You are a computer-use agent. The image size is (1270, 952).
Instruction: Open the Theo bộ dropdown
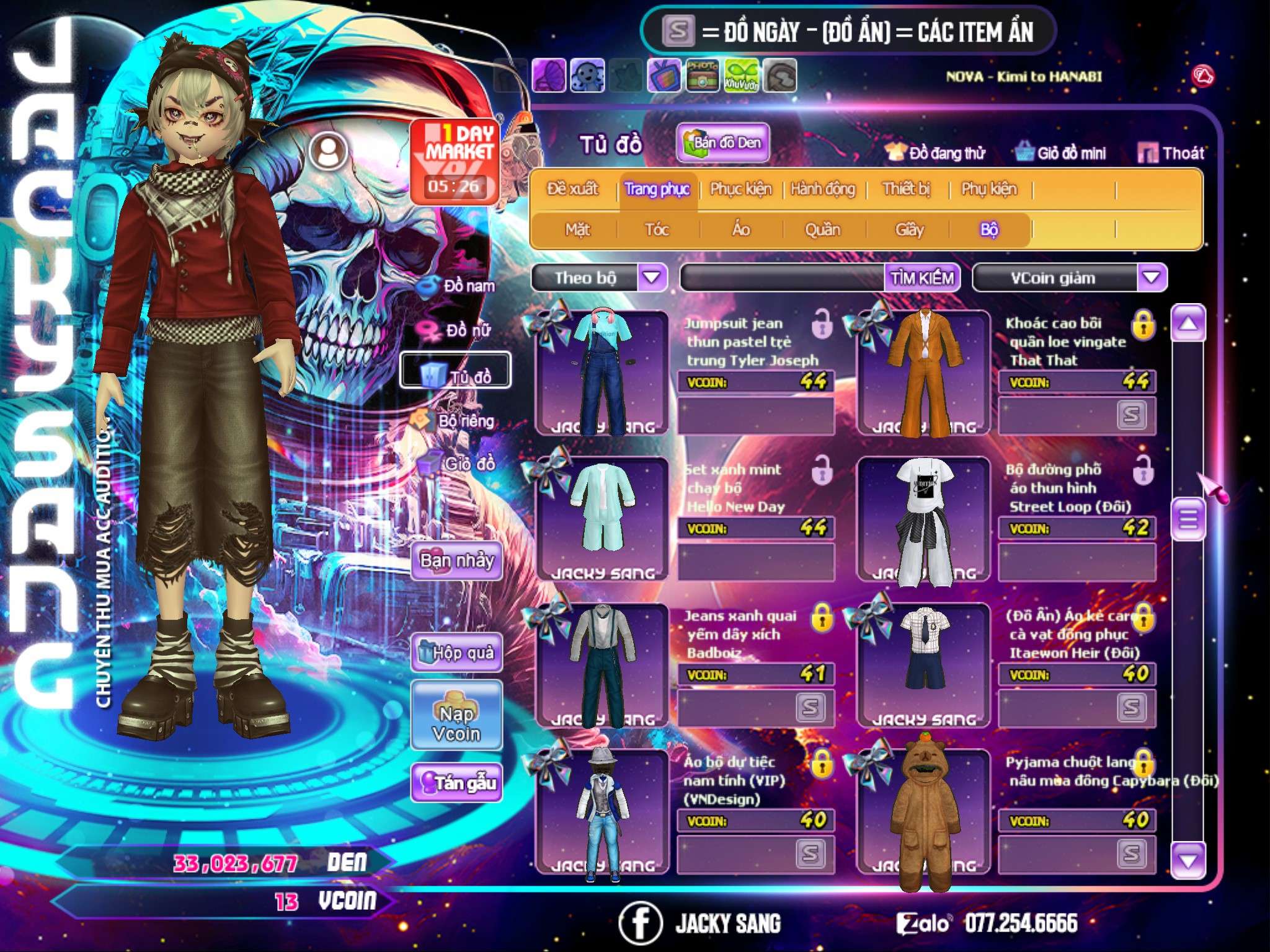tap(652, 277)
